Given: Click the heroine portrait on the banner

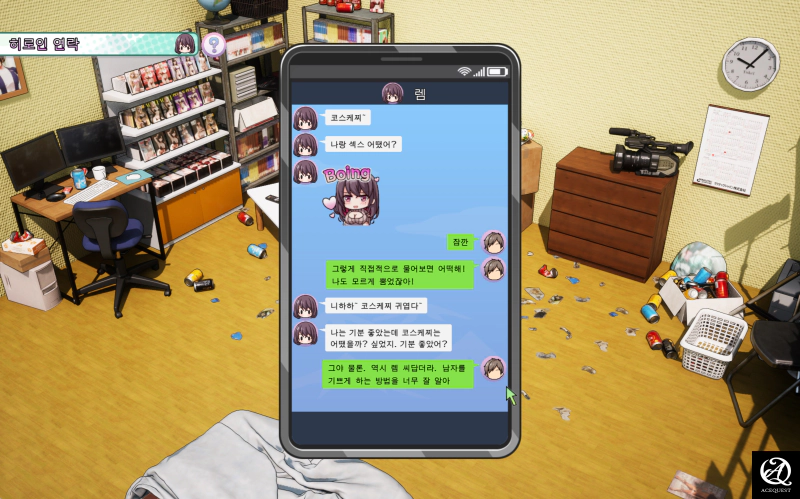Looking at the screenshot, I should coord(185,44).
